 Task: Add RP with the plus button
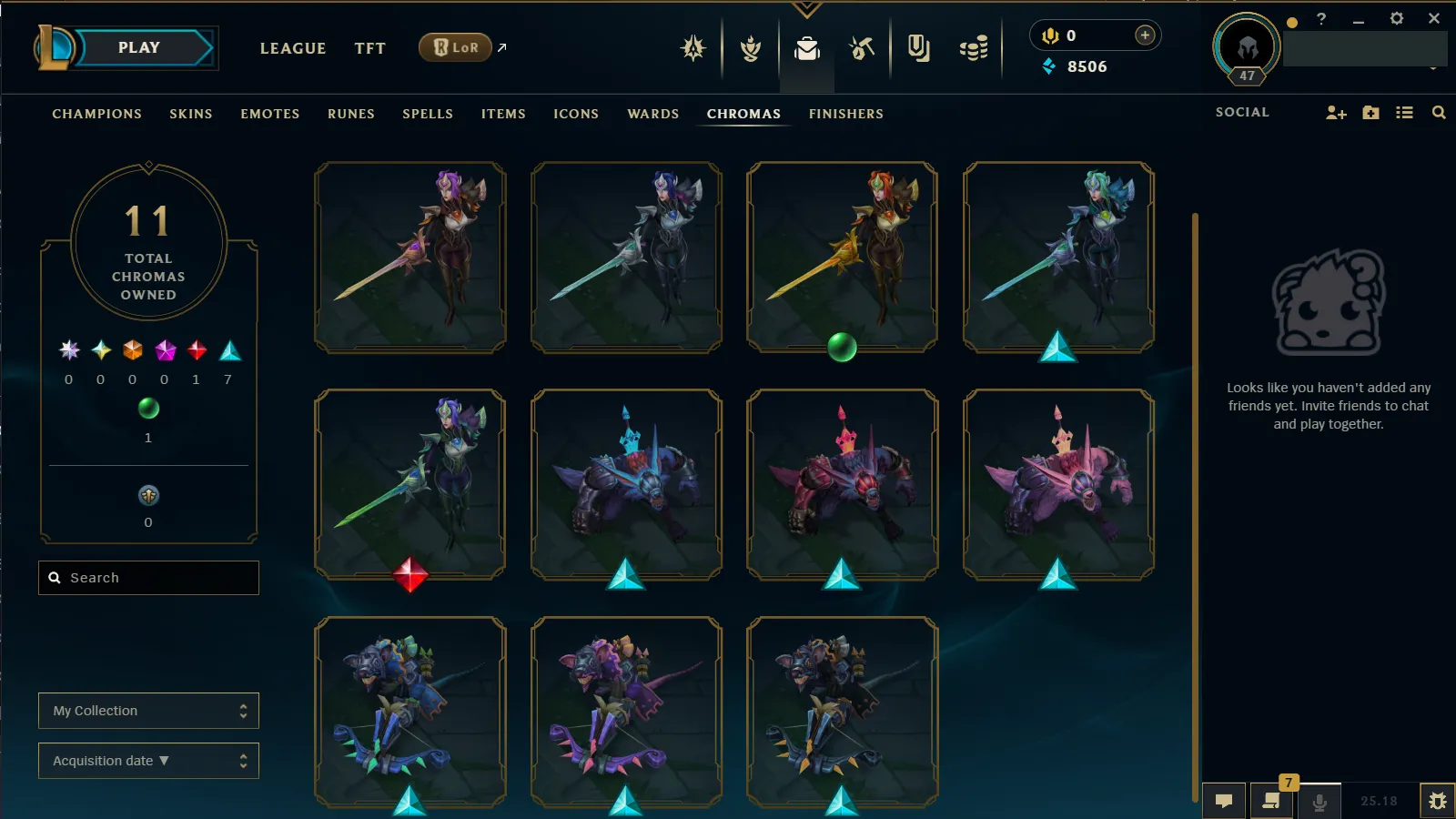pyautogui.click(x=1145, y=35)
